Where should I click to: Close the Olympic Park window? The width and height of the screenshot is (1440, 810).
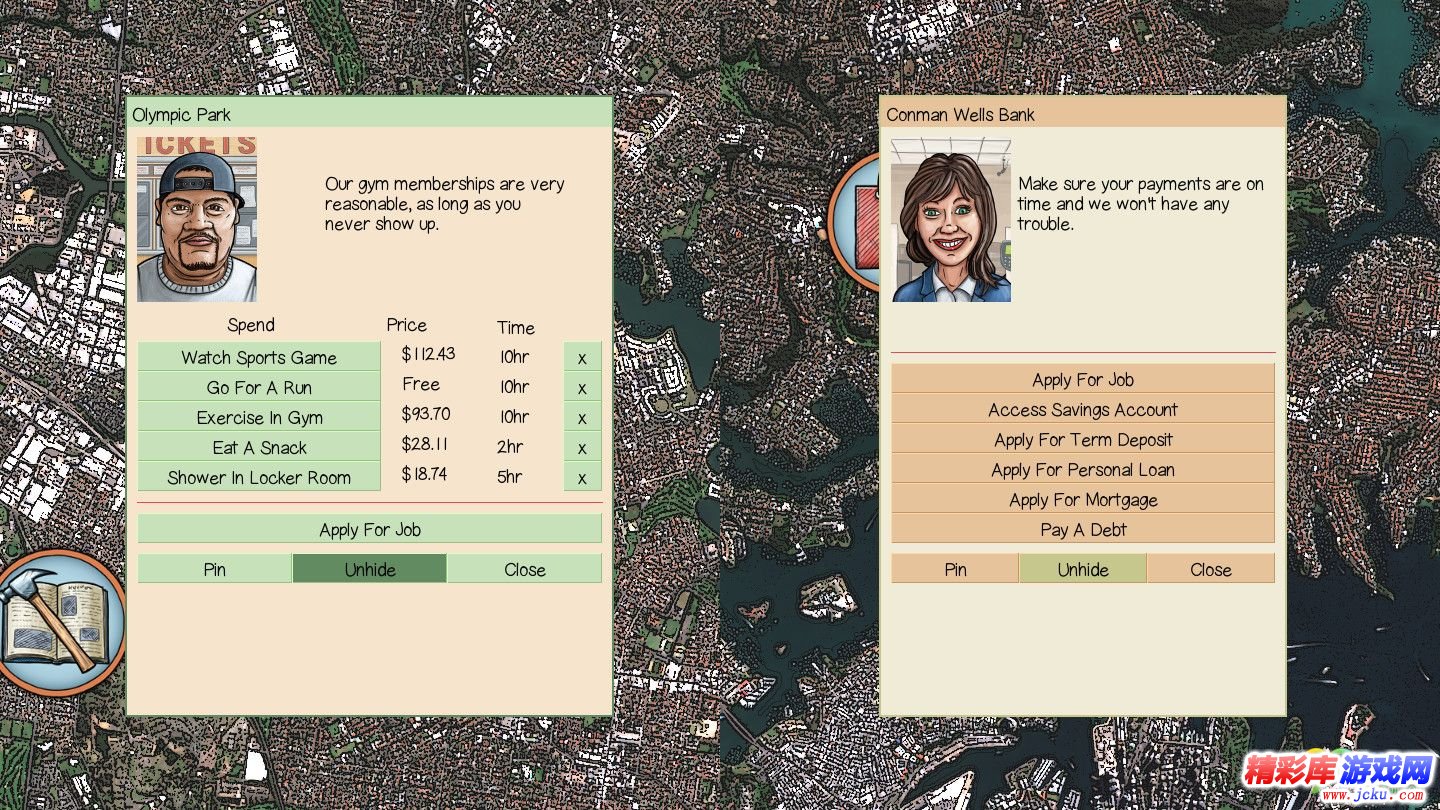pos(525,569)
